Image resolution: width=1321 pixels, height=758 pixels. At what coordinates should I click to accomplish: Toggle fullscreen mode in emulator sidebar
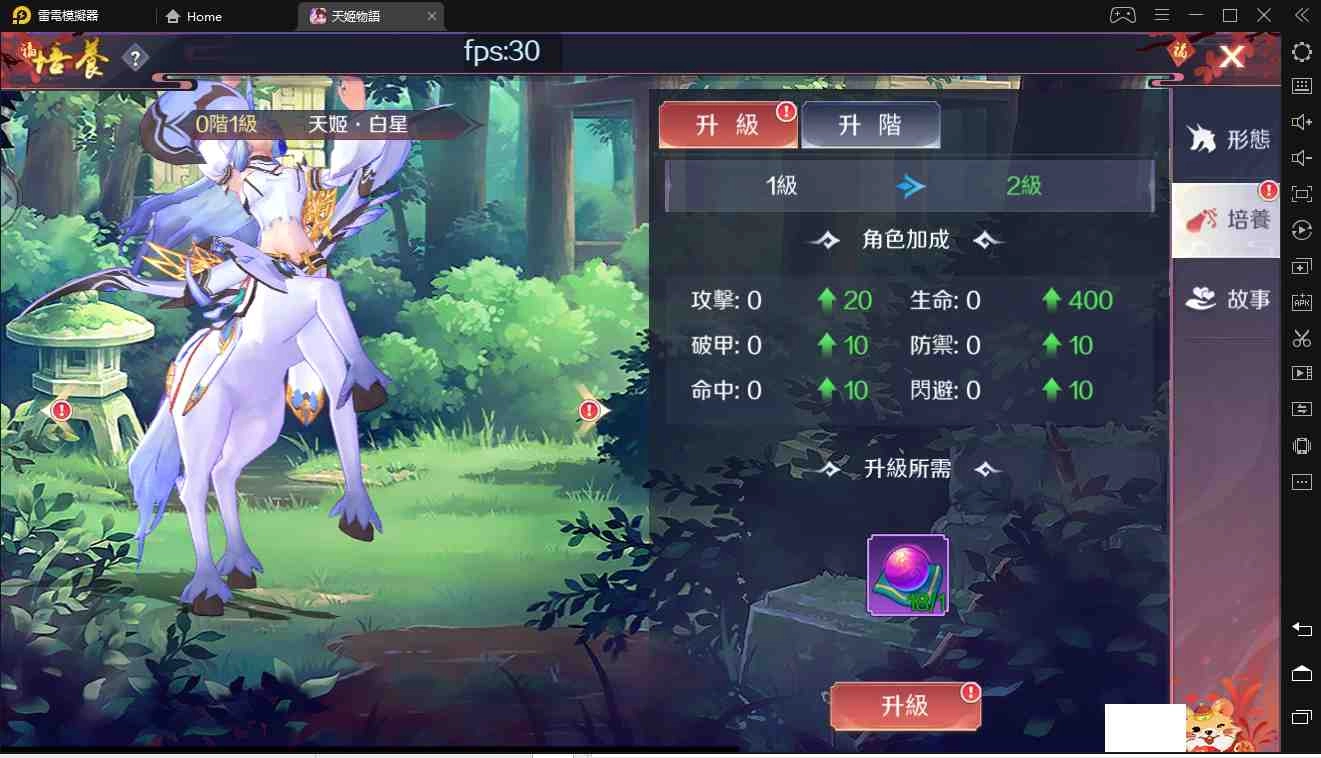click(1301, 194)
